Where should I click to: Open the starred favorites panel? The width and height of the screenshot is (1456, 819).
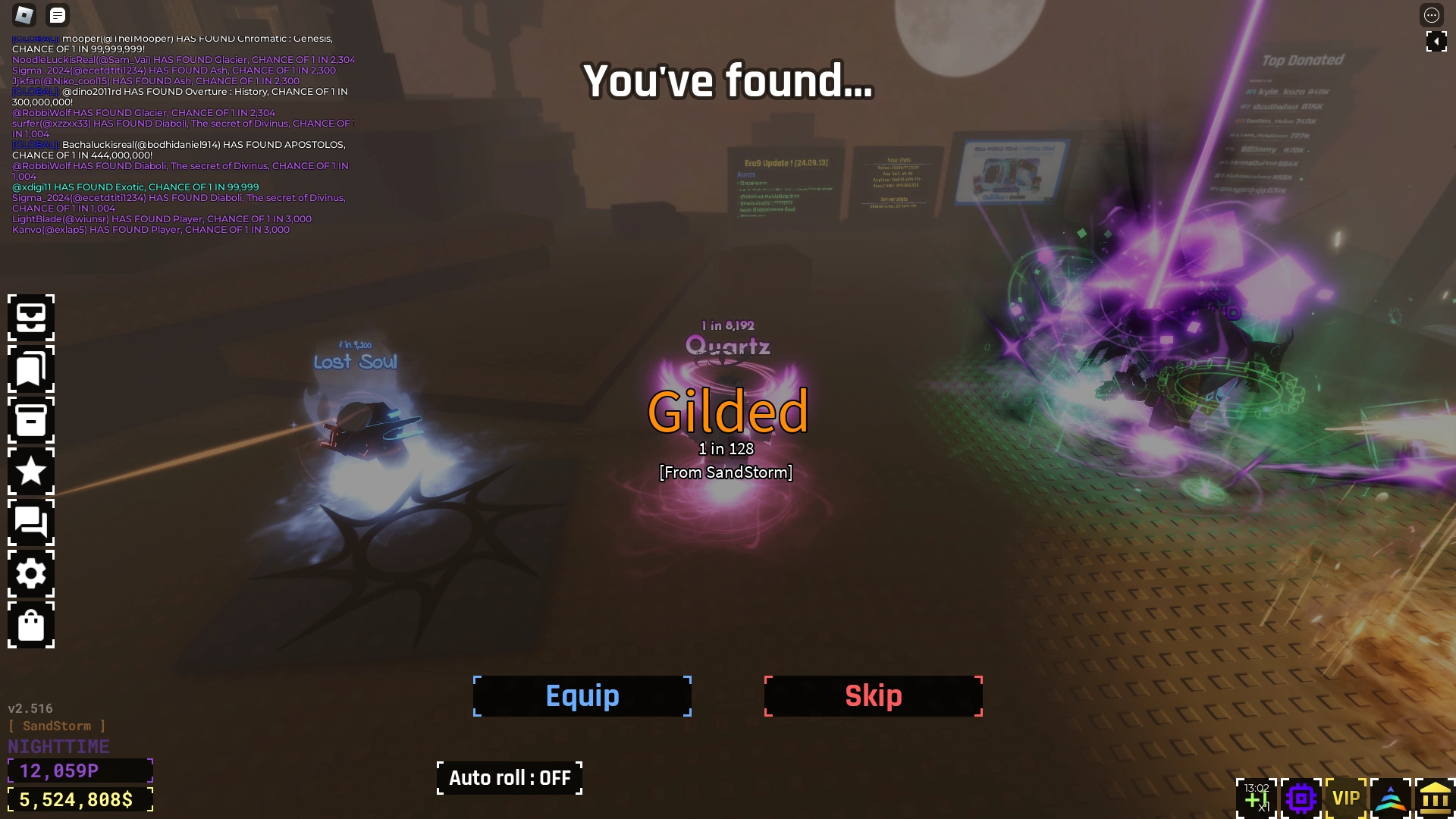pos(31,472)
